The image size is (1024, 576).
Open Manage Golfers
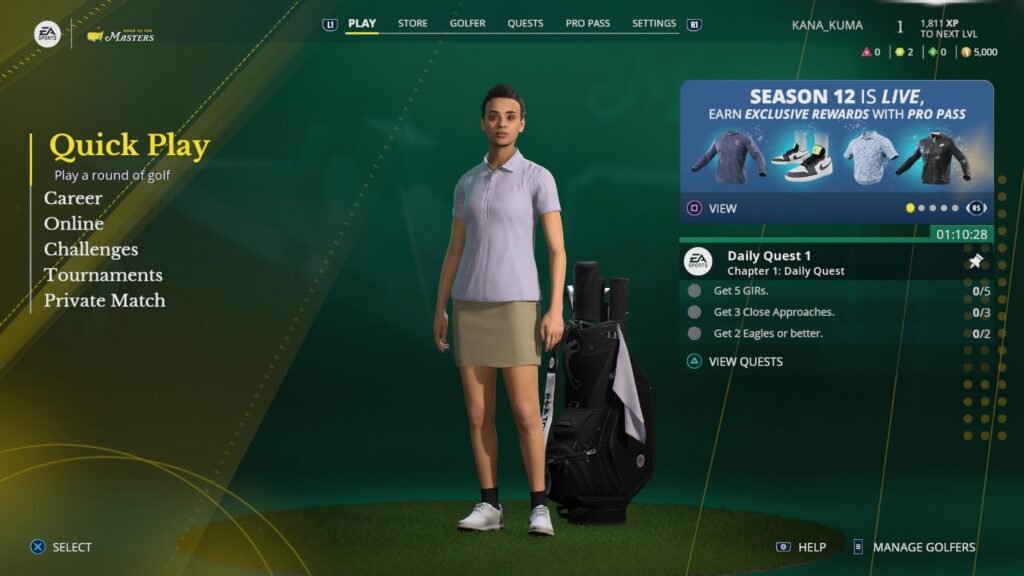pos(923,547)
